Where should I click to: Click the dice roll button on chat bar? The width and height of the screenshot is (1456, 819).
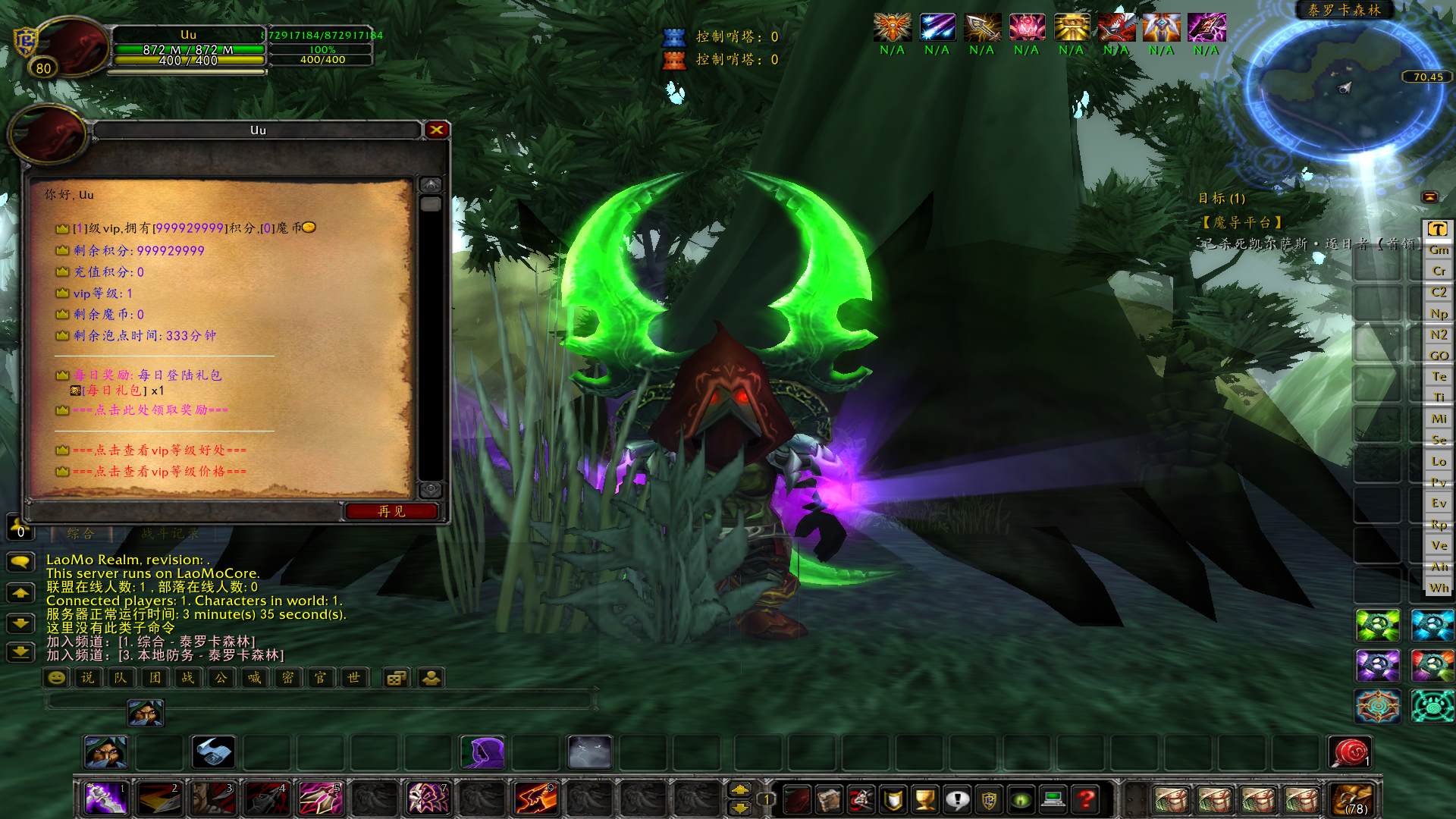point(396,678)
